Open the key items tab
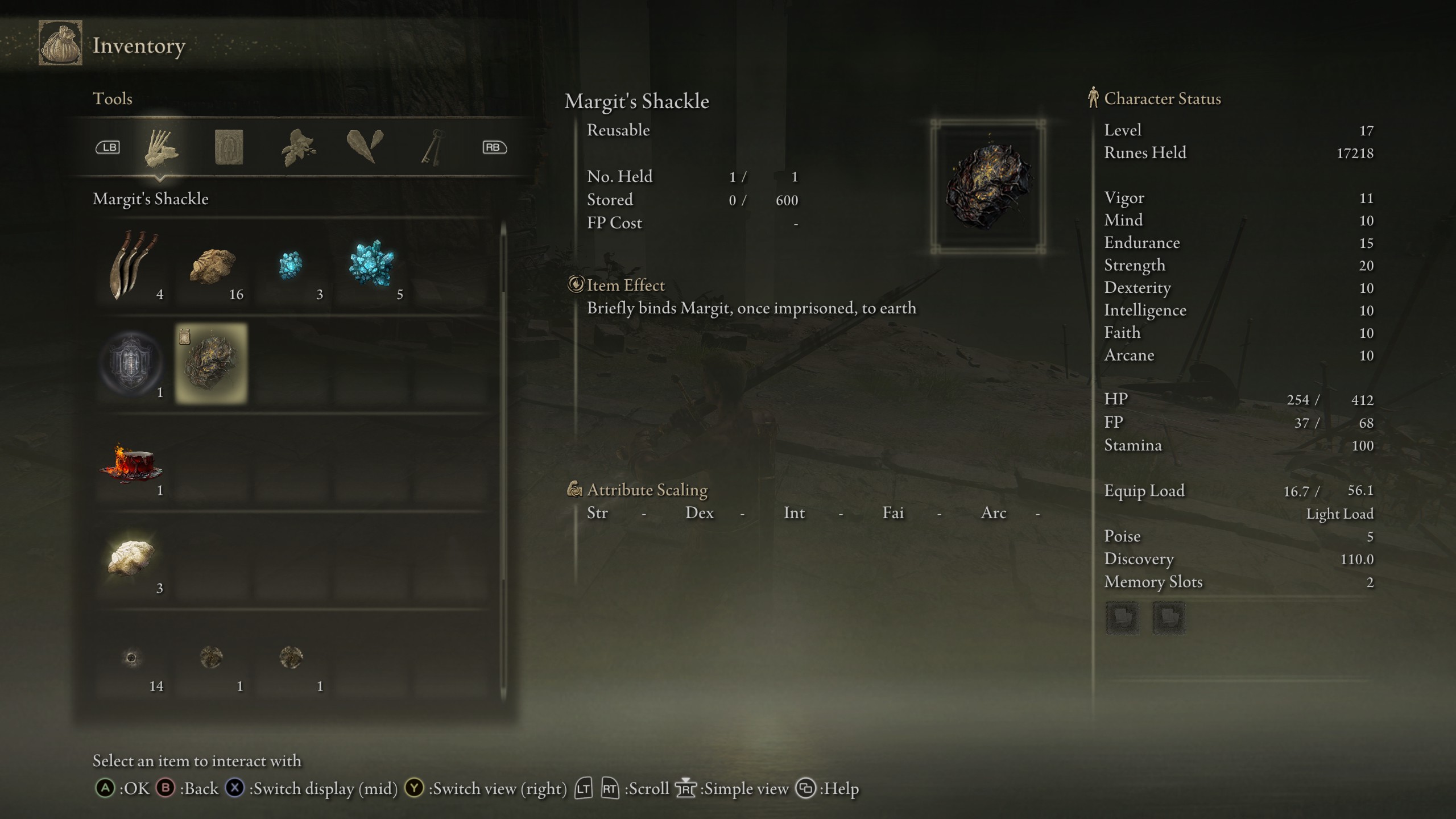1456x819 pixels. pos(432,148)
